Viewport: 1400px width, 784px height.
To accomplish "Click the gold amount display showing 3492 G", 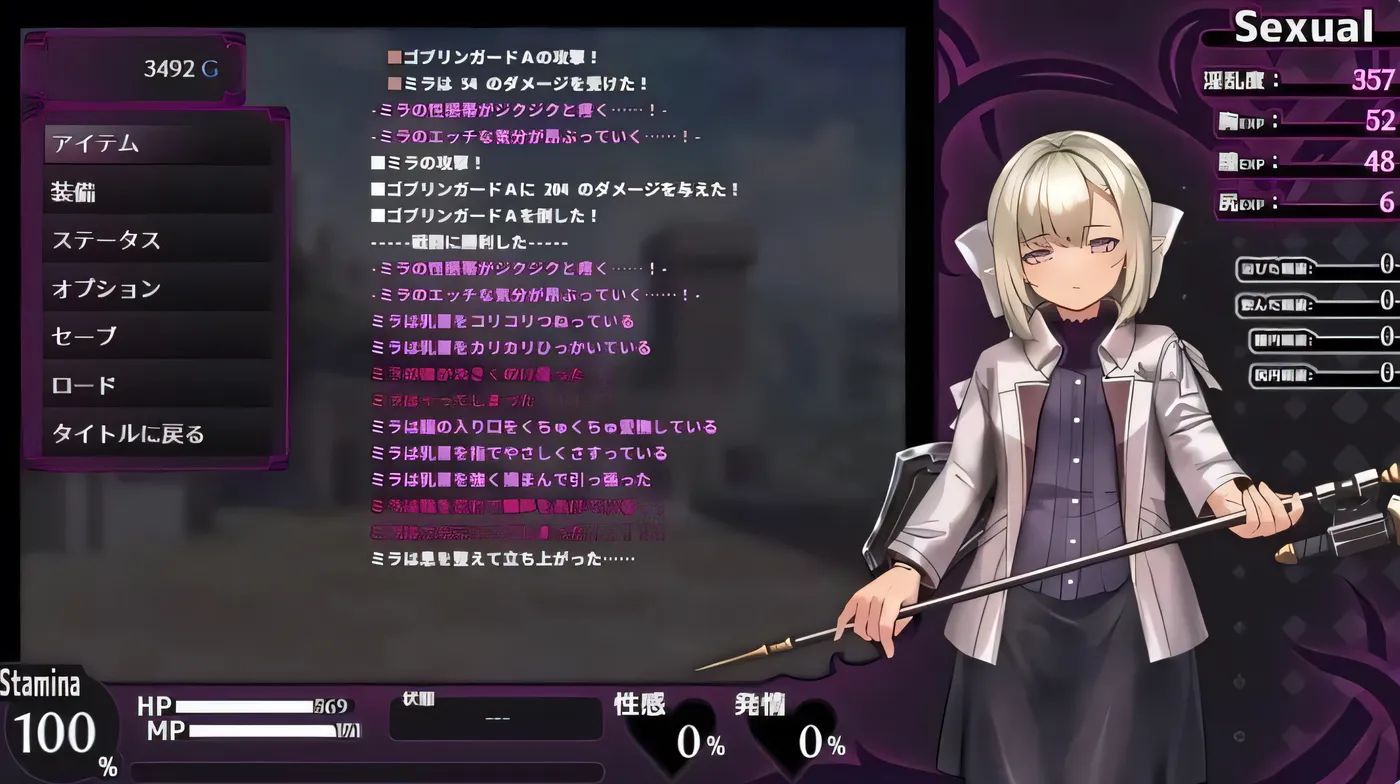I will (180, 70).
